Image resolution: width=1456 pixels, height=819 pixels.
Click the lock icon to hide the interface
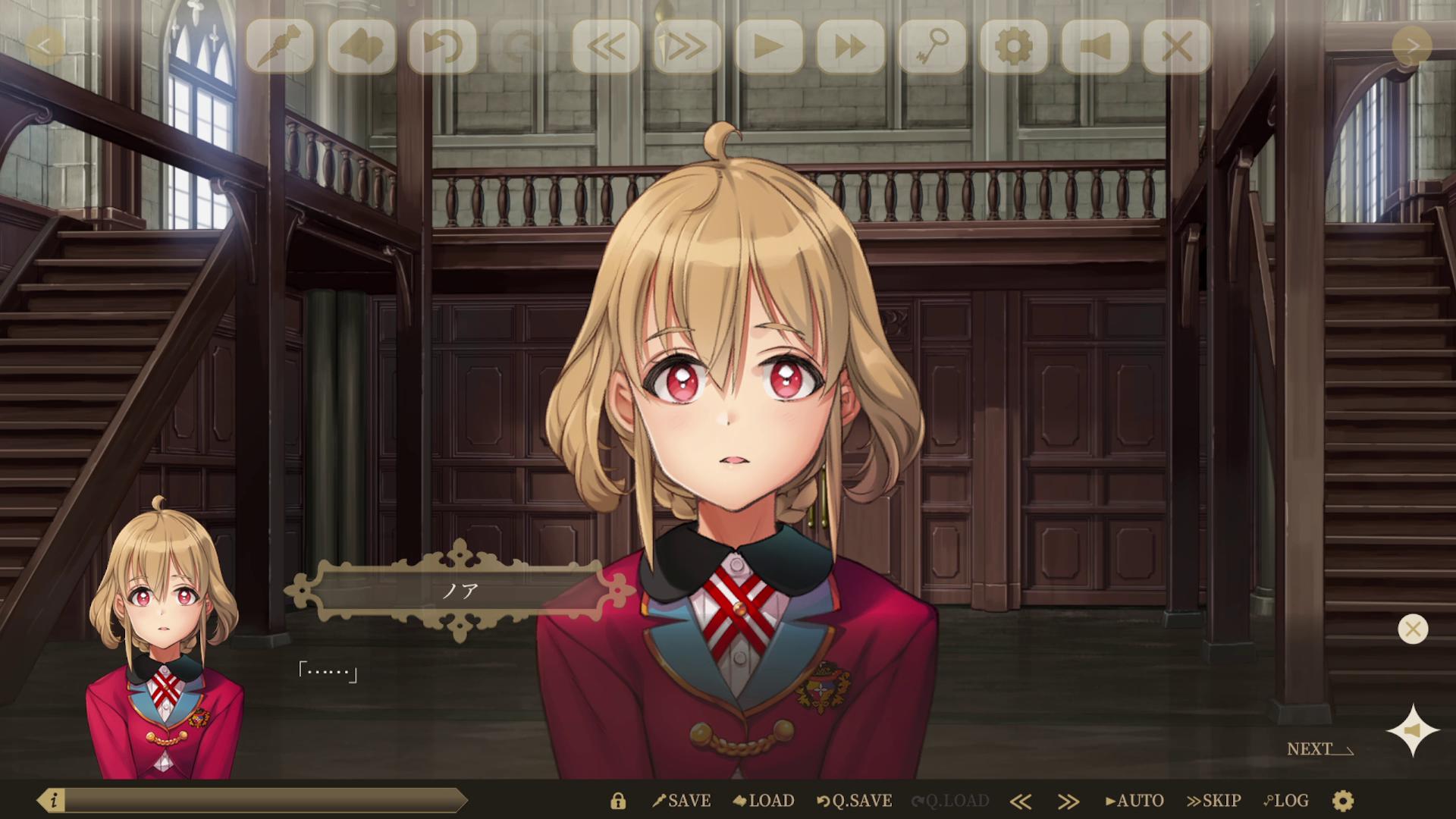(x=617, y=800)
